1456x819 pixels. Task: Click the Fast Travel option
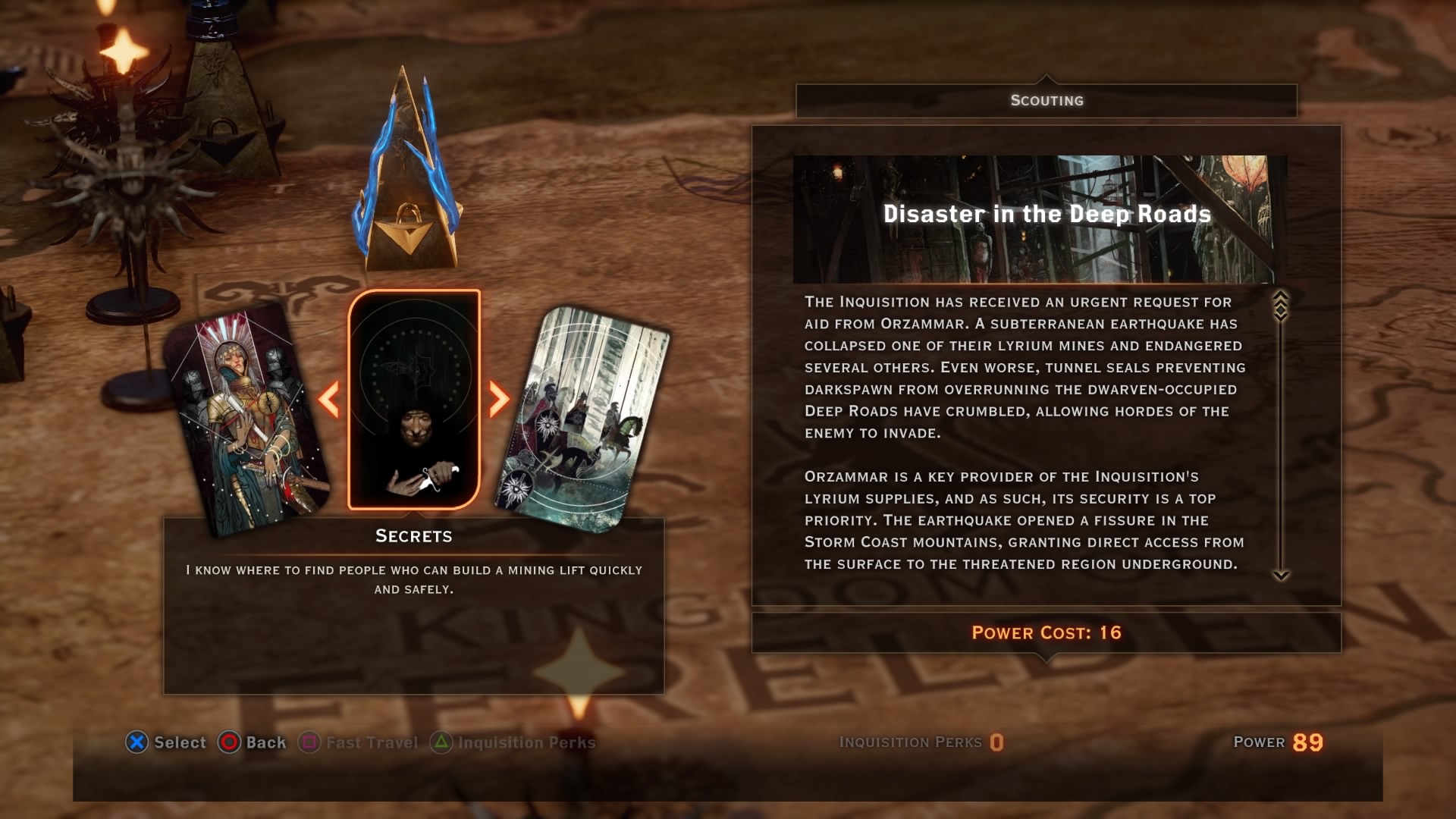coord(359,742)
